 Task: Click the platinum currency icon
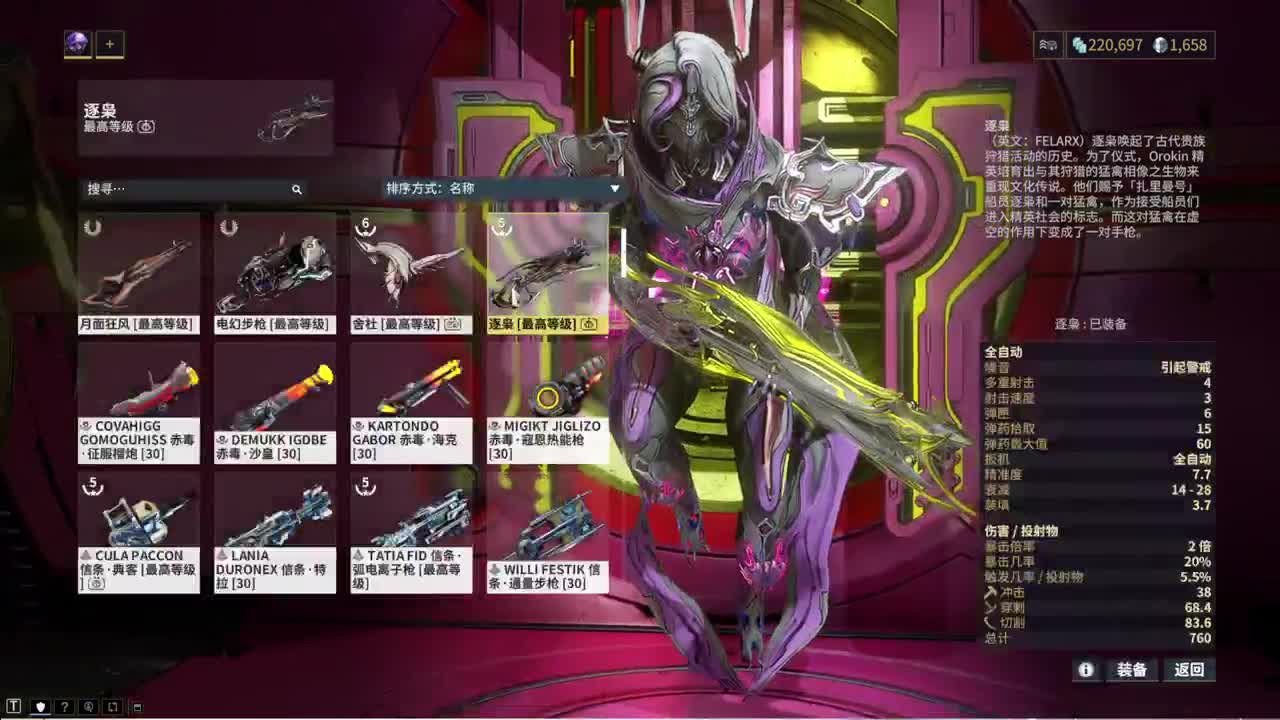[1161, 45]
